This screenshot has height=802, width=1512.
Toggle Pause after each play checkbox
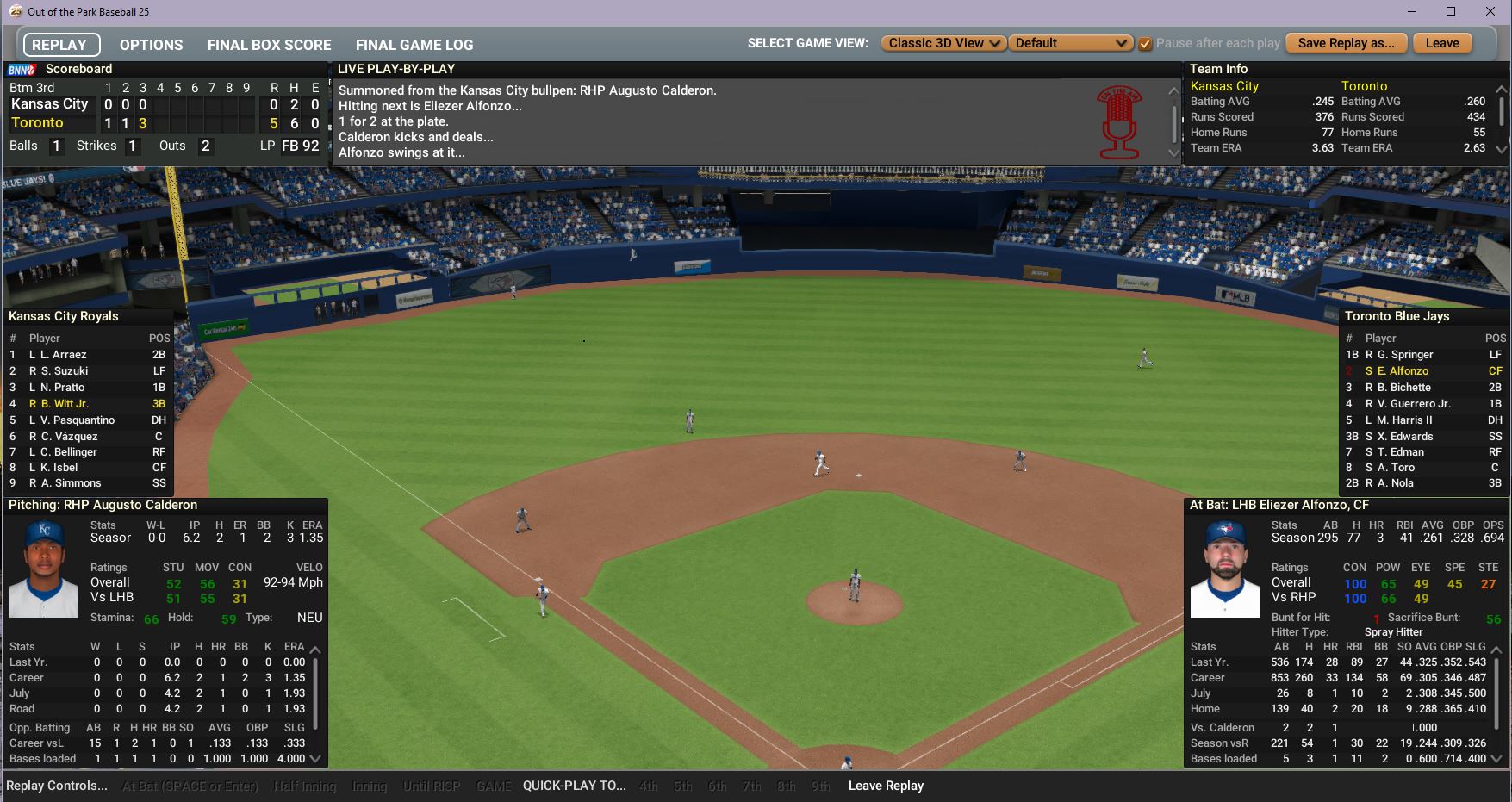[x=1145, y=44]
